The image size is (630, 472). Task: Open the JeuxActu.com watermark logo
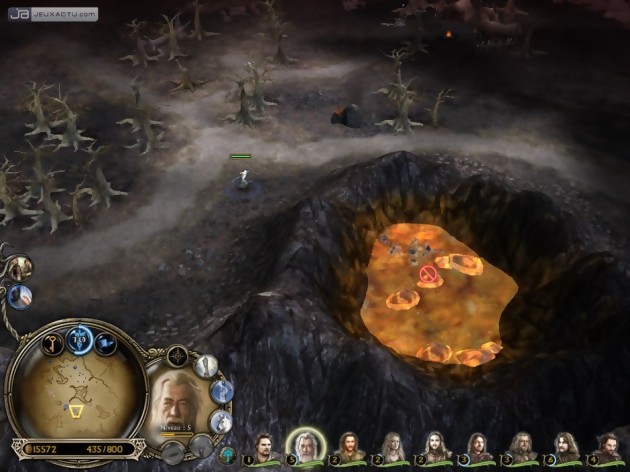click(54, 15)
